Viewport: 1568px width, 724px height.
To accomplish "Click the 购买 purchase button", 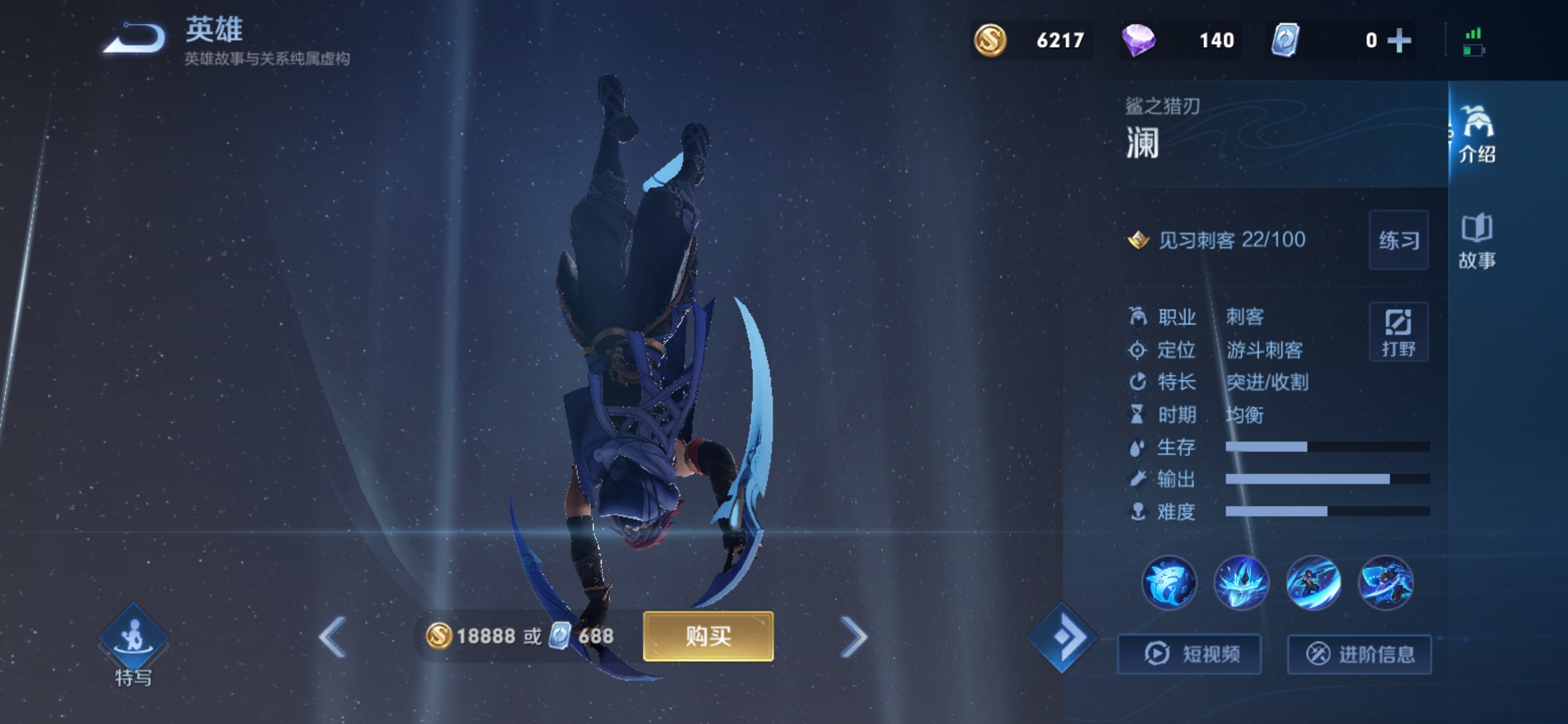I will coord(708,636).
